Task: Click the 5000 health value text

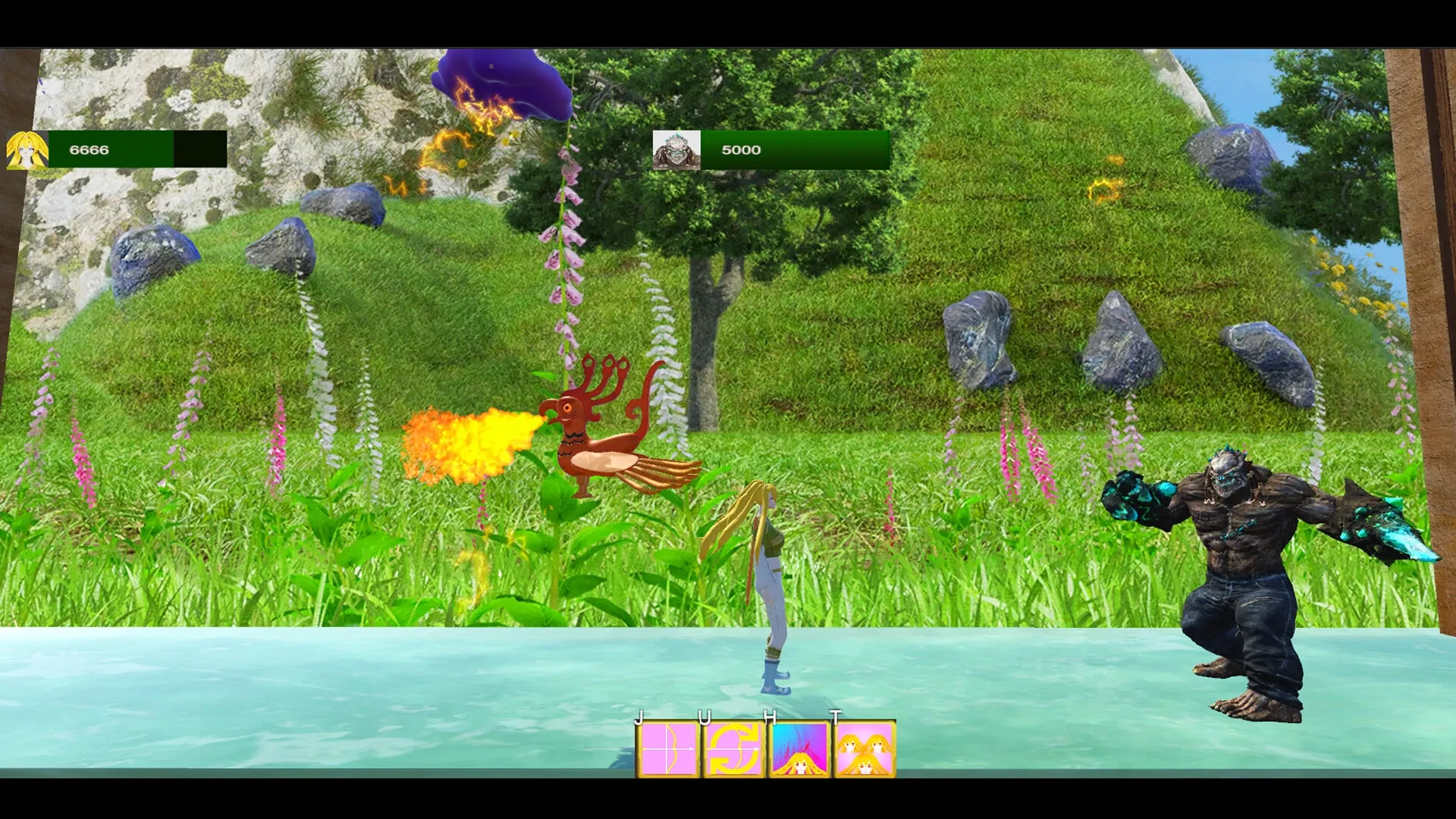Action: pyautogui.click(x=741, y=149)
